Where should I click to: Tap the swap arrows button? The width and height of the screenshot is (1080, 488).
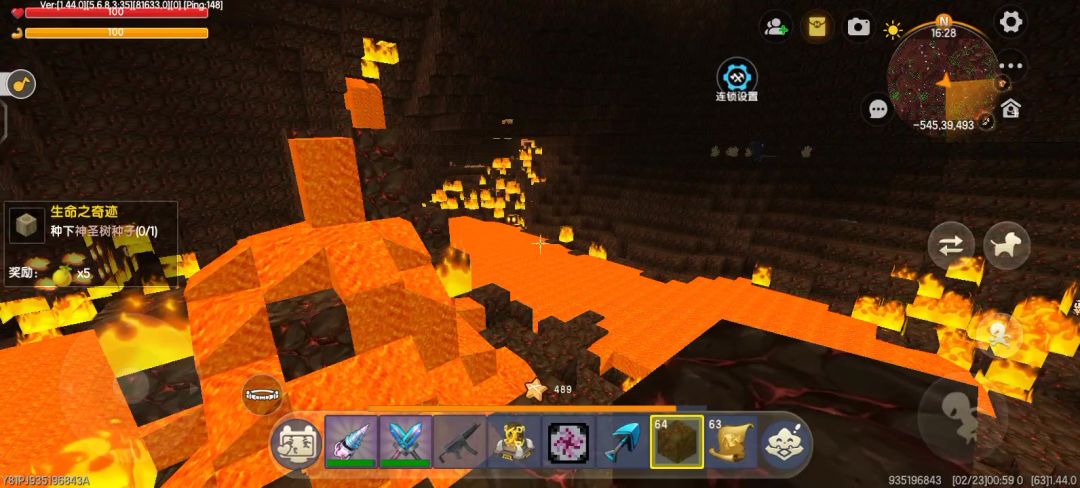(x=951, y=245)
